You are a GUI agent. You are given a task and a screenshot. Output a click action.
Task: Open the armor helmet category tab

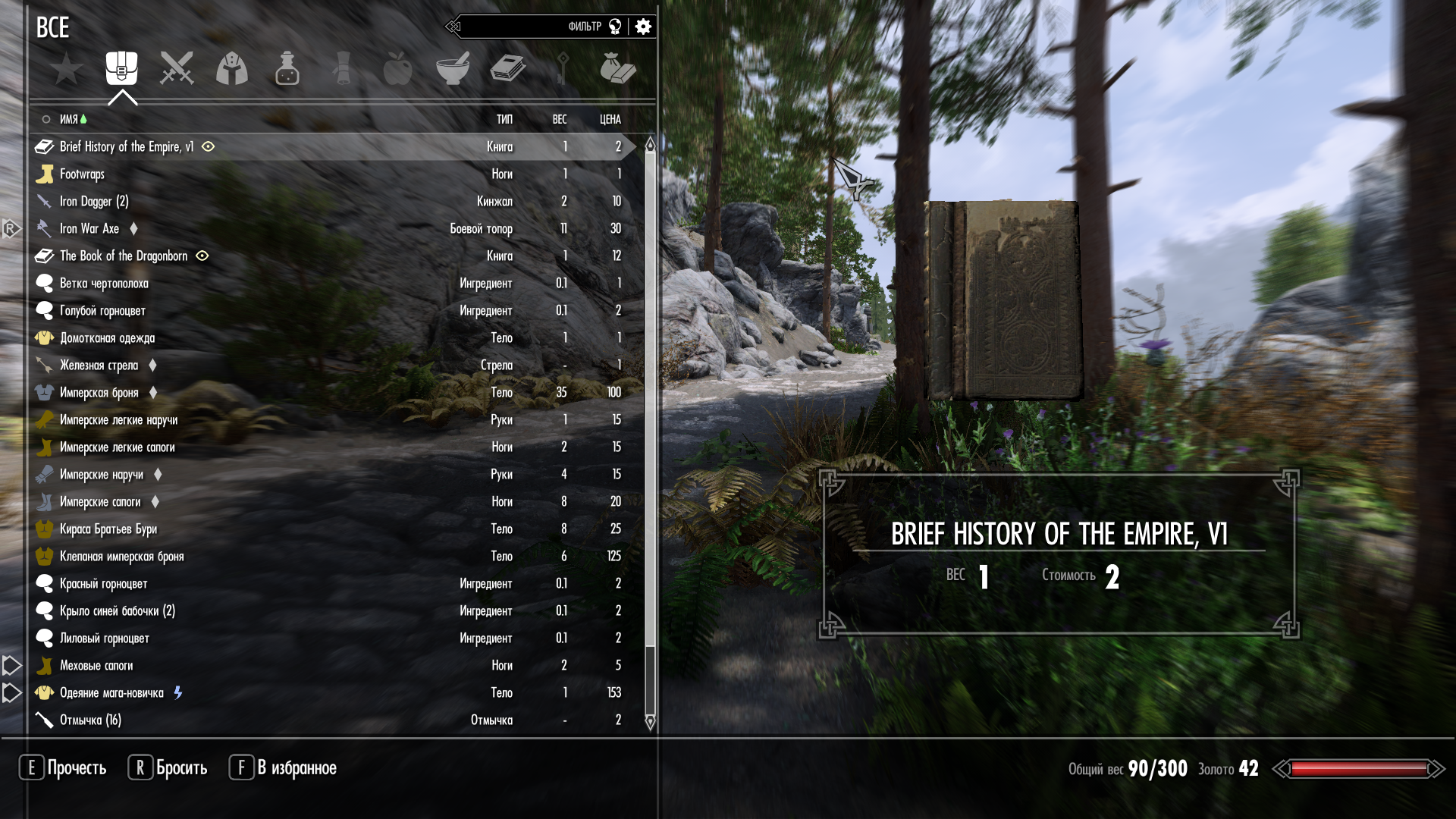pos(232,69)
